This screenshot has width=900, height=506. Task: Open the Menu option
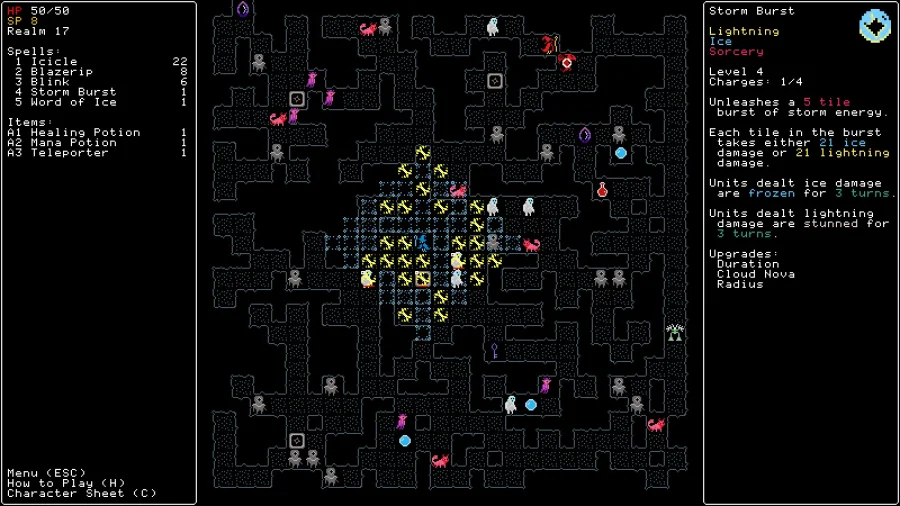46,473
